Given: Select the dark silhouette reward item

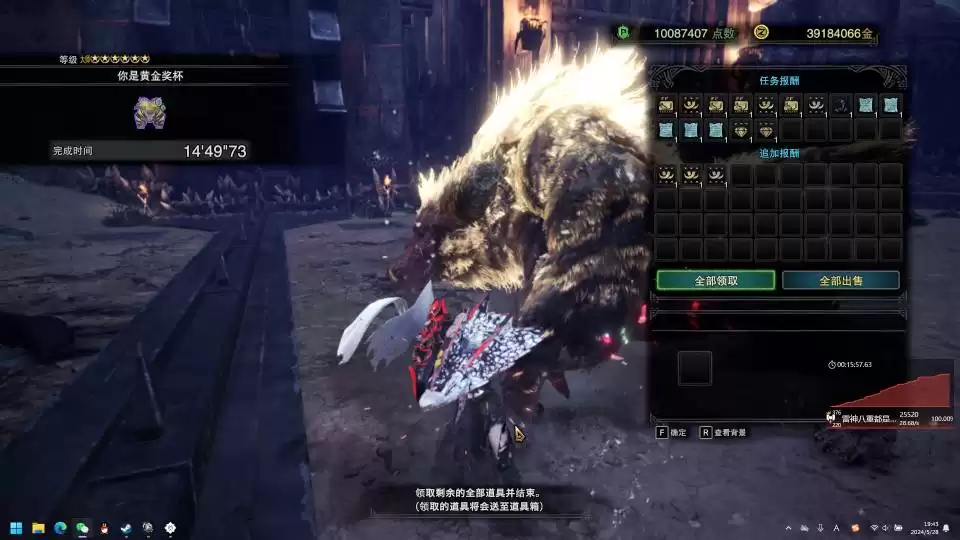Looking at the screenshot, I should coord(841,105).
